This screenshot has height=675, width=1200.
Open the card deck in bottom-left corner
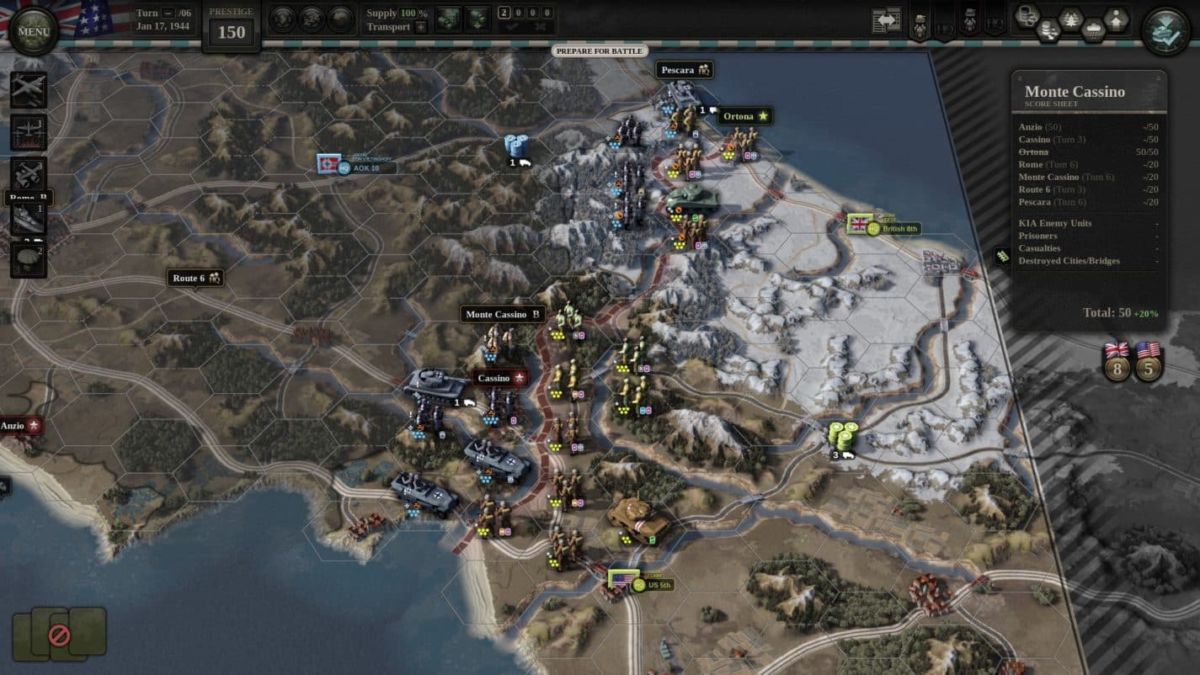[59, 632]
